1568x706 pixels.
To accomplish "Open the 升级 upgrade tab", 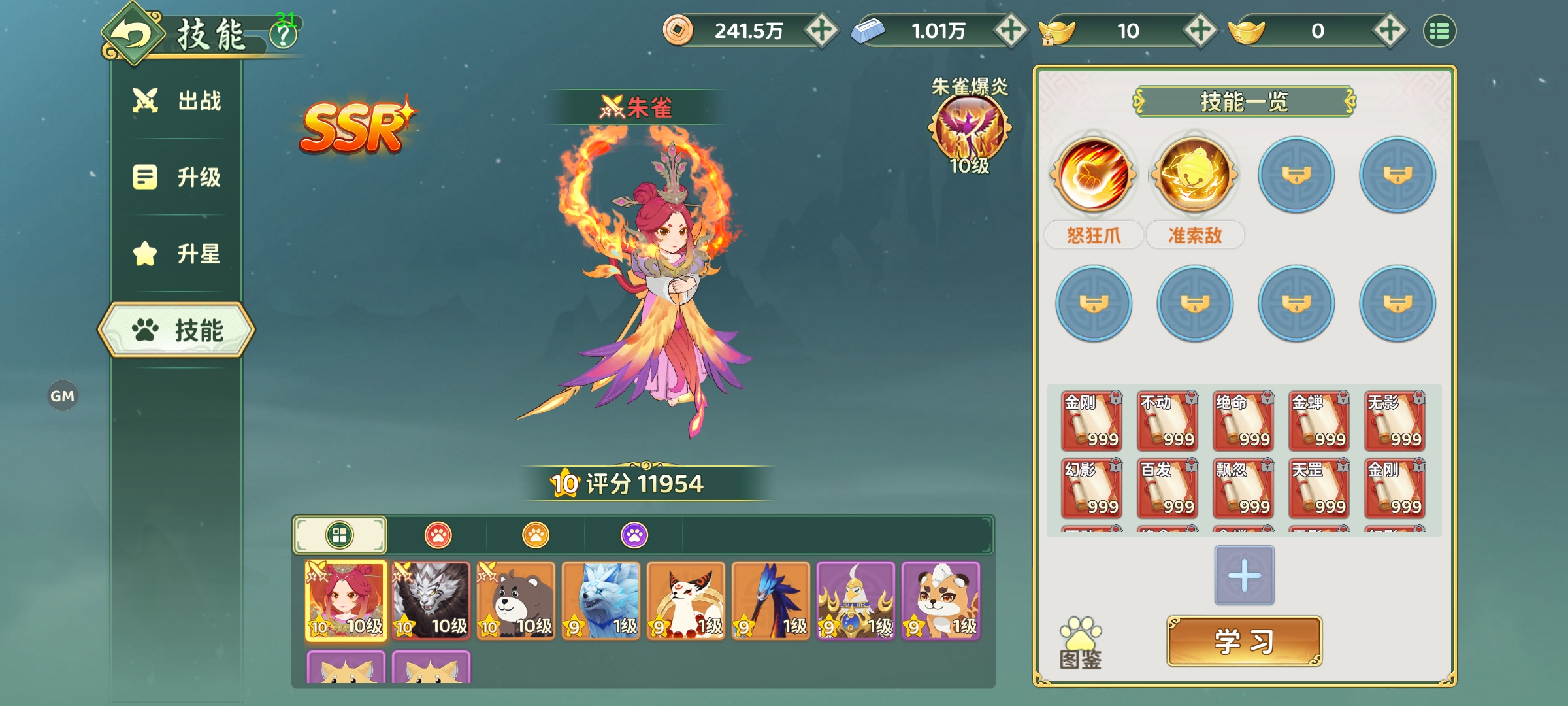I will [178, 177].
